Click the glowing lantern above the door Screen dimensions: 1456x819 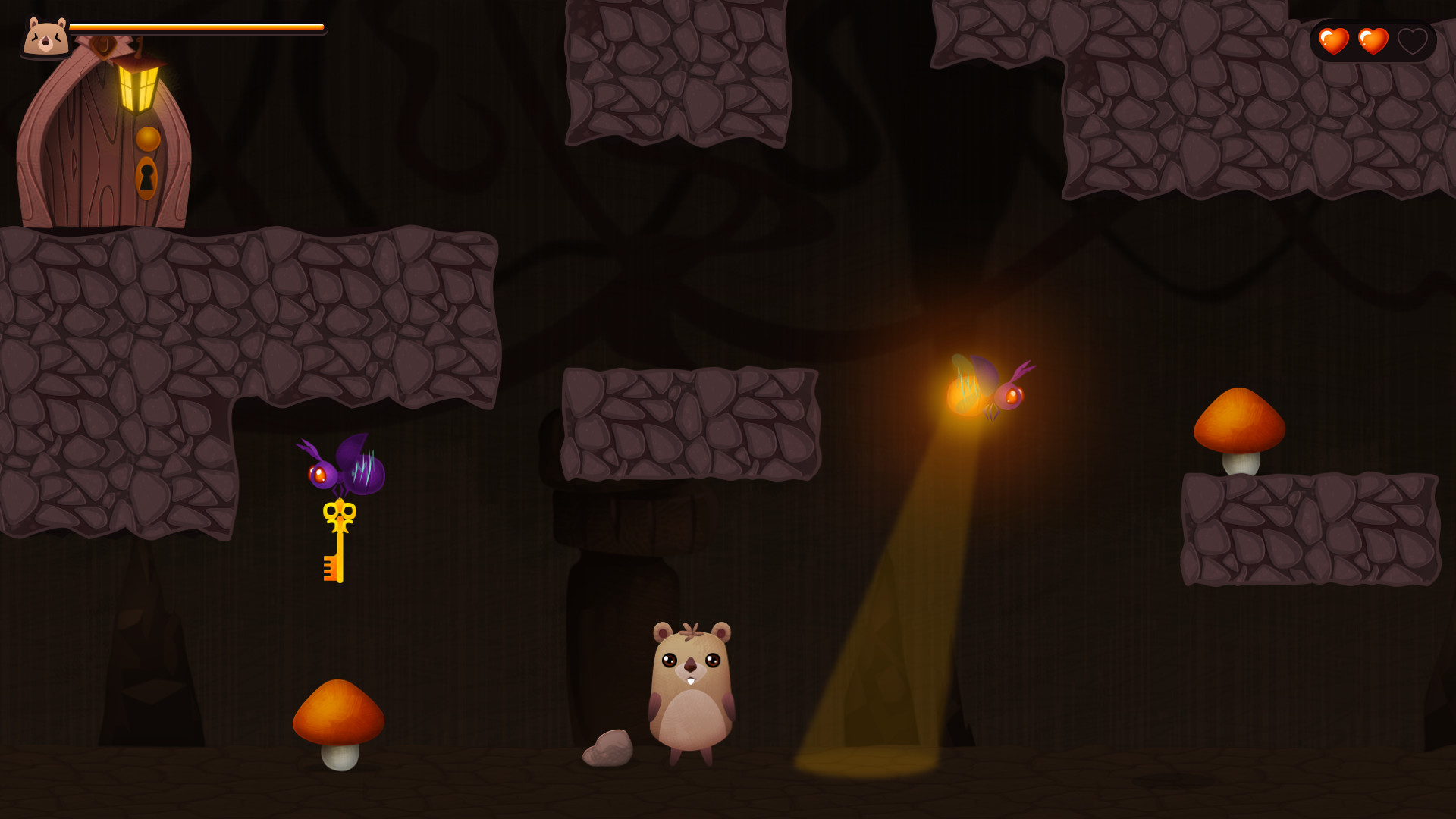(x=138, y=87)
